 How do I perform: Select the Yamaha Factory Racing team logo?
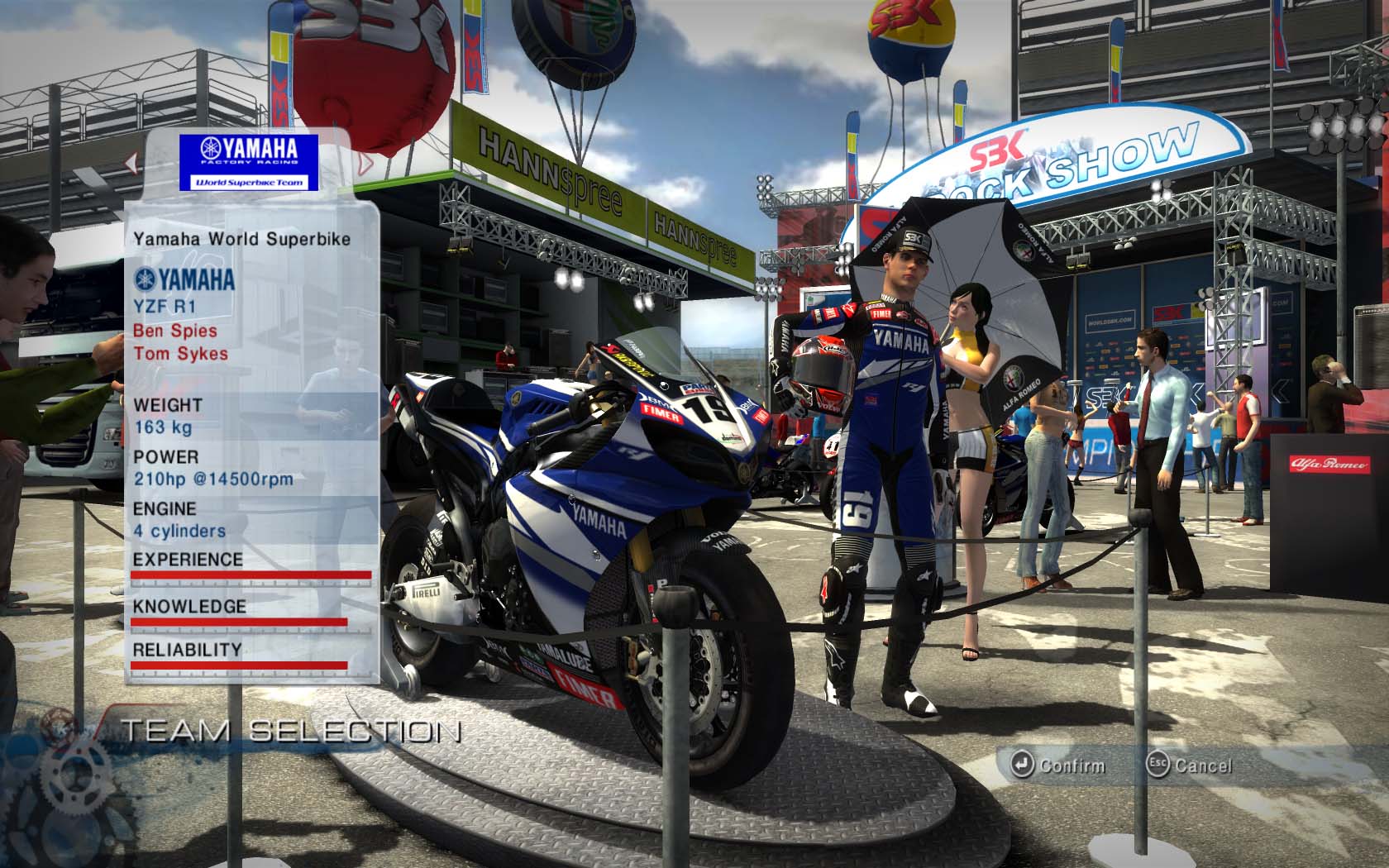[x=250, y=162]
